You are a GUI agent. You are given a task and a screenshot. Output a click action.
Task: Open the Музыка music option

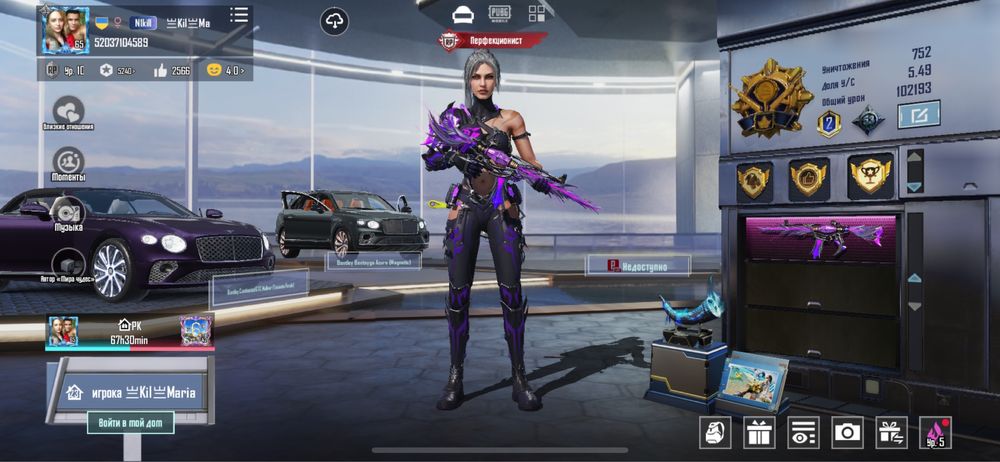coord(68,212)
